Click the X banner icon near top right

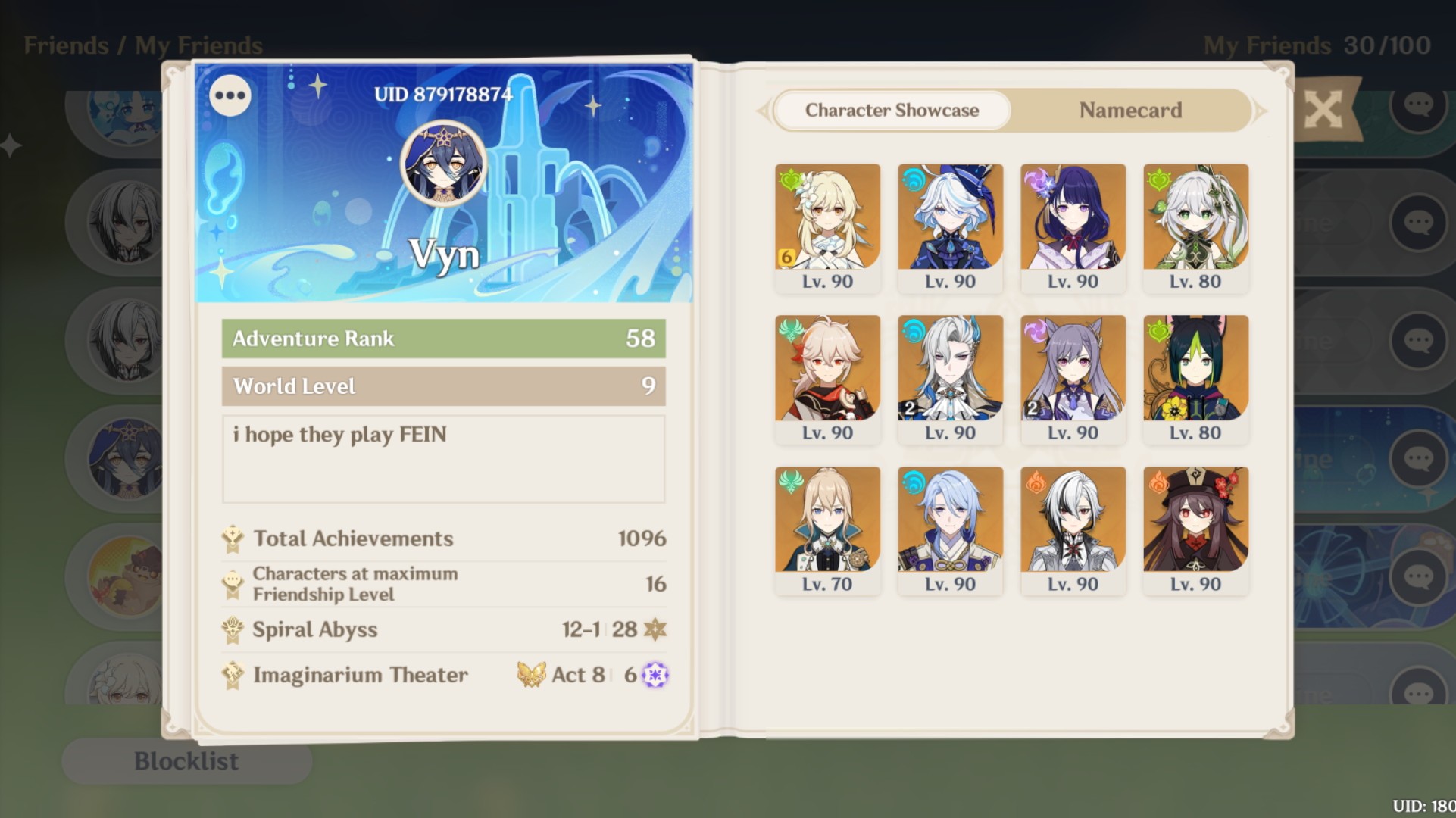coord(1323,108)
